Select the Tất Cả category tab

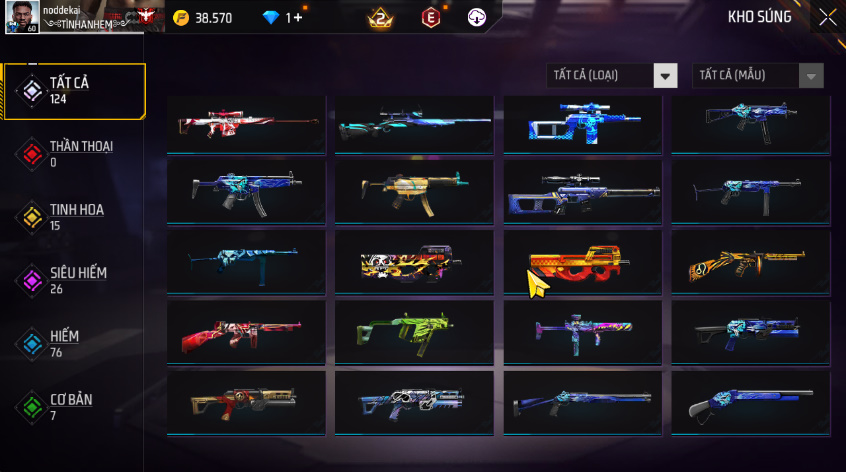74,91
